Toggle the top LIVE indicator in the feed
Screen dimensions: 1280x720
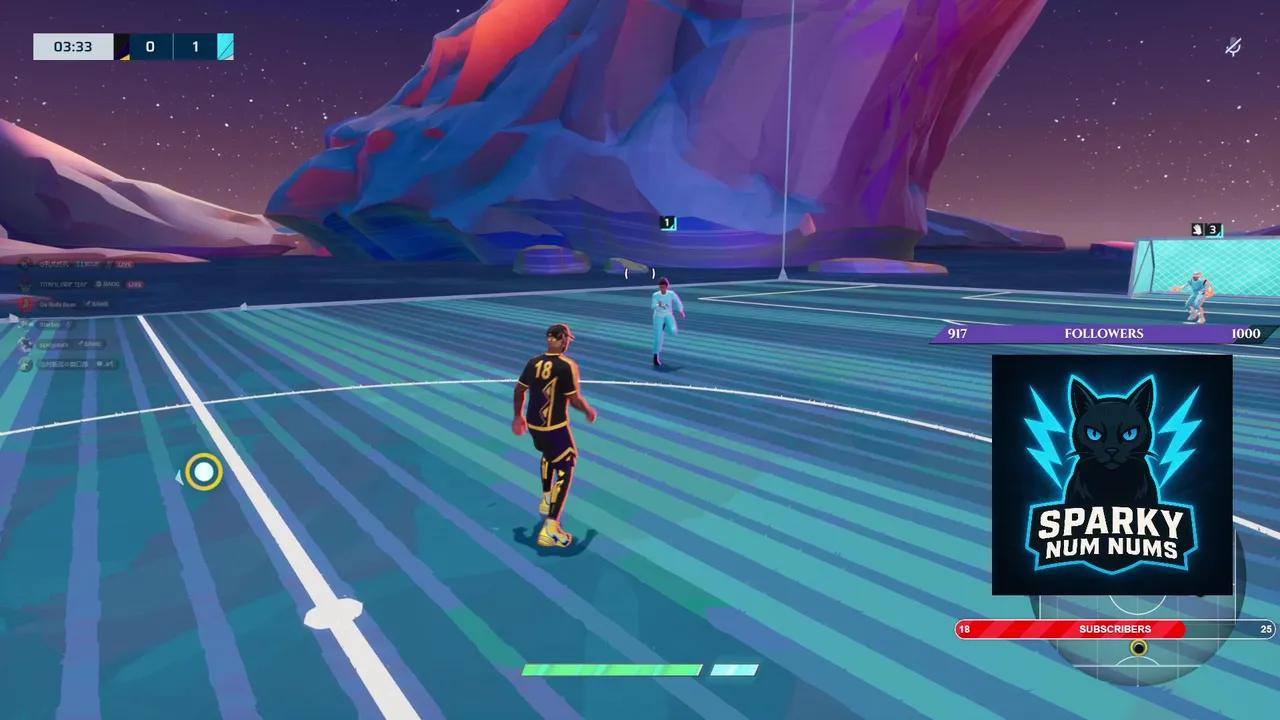(124, 263)
